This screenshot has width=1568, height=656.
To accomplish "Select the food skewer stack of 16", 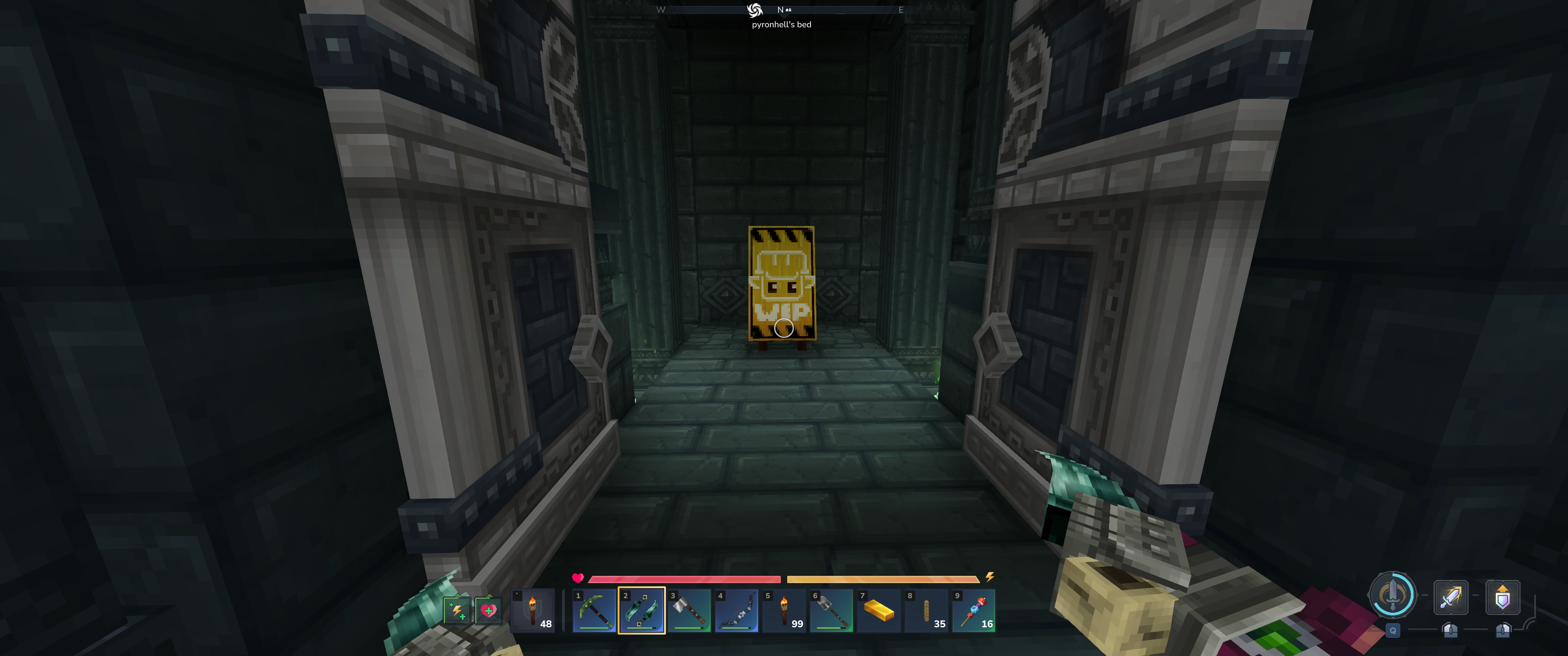I will tap(974, 610).
